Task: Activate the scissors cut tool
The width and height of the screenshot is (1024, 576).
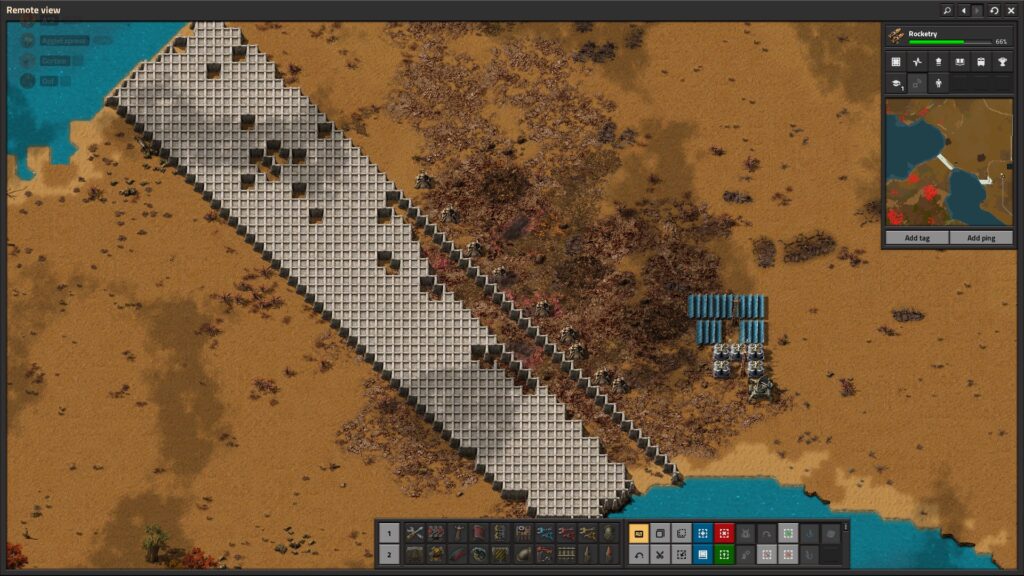Action: [x=660, y=554]
